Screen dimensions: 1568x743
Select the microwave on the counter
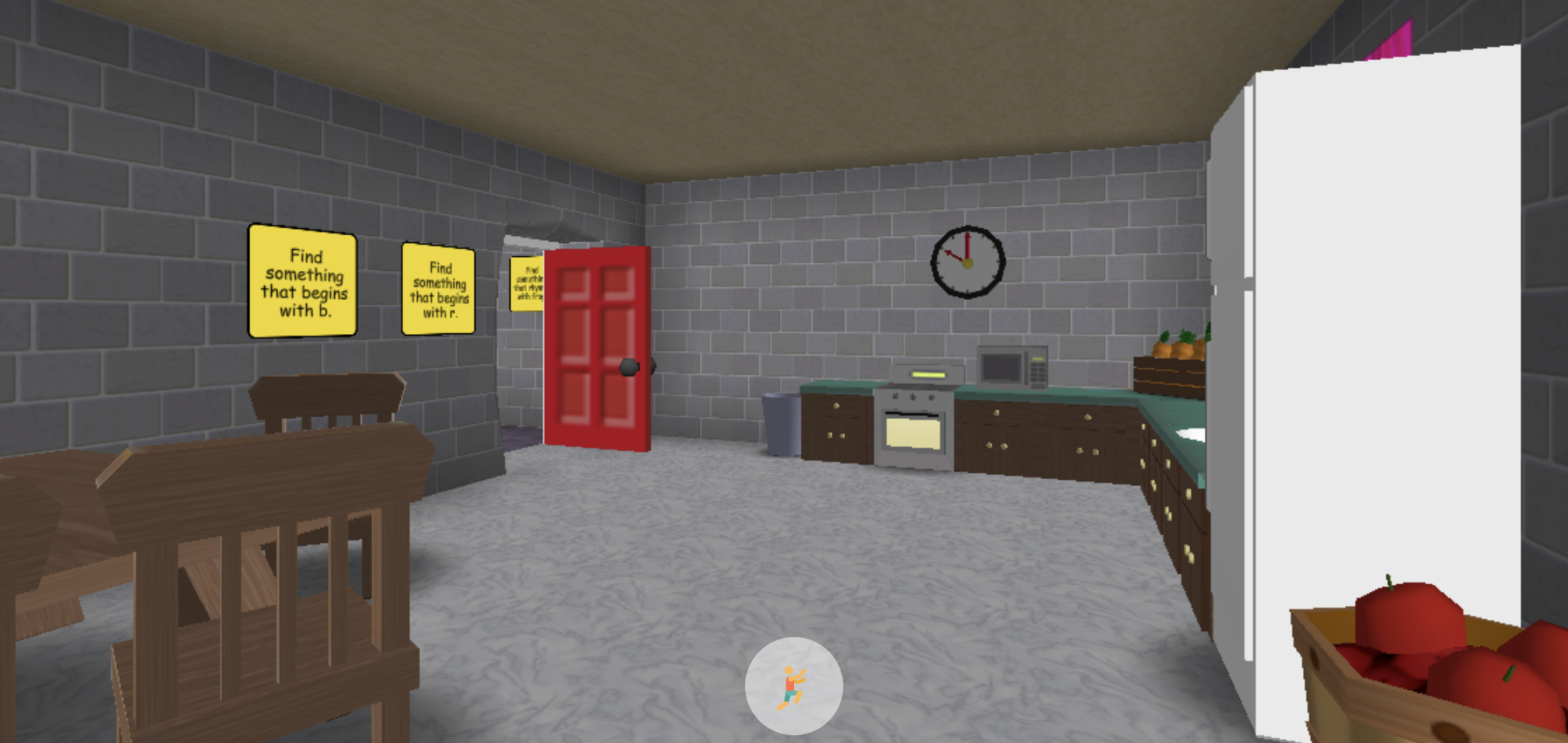pyautogui.click(x=1012, y=368)
